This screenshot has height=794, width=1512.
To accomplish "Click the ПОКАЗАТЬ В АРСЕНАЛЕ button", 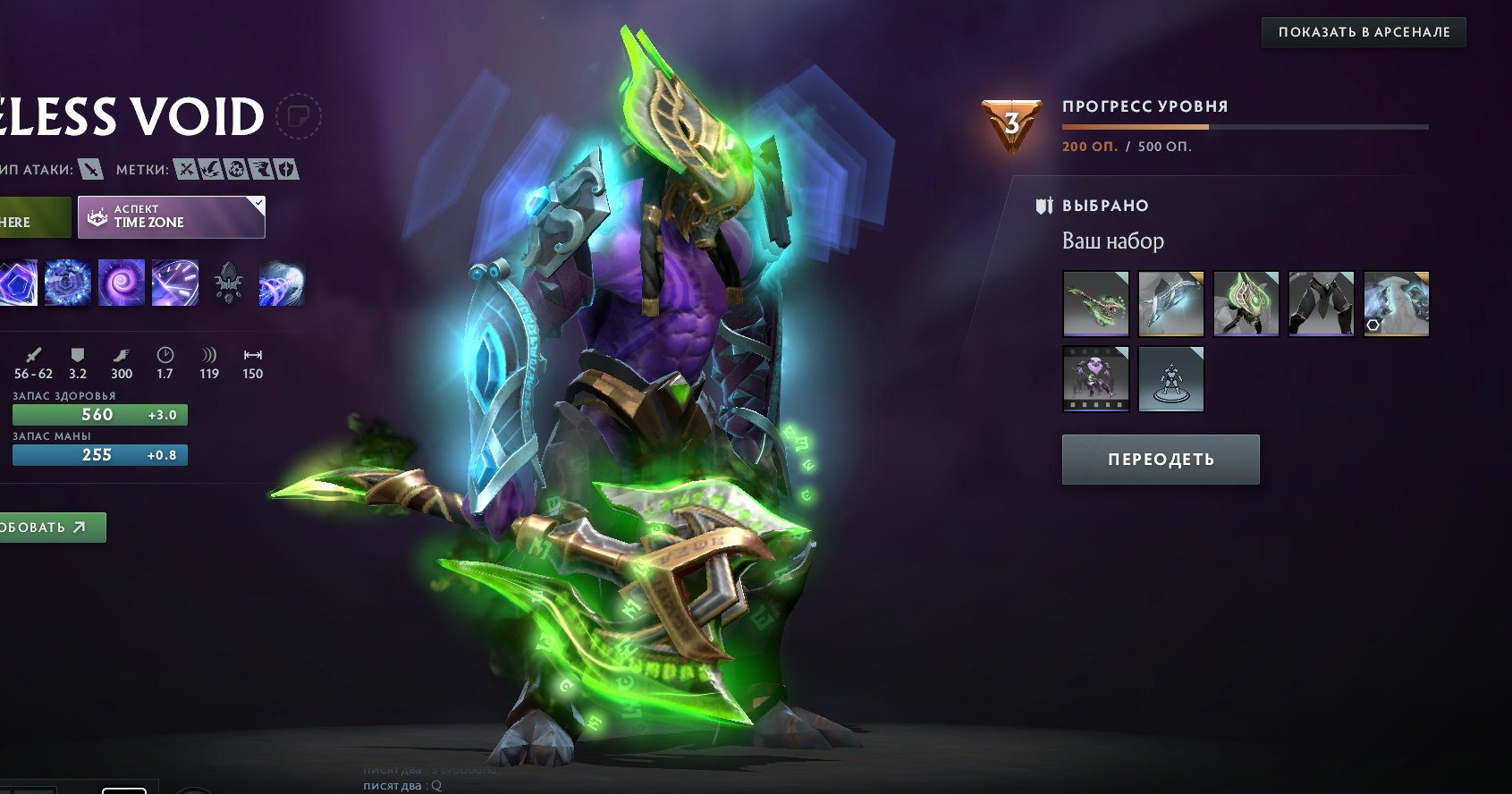I will pyautogui.click(x=1364, y=32).
